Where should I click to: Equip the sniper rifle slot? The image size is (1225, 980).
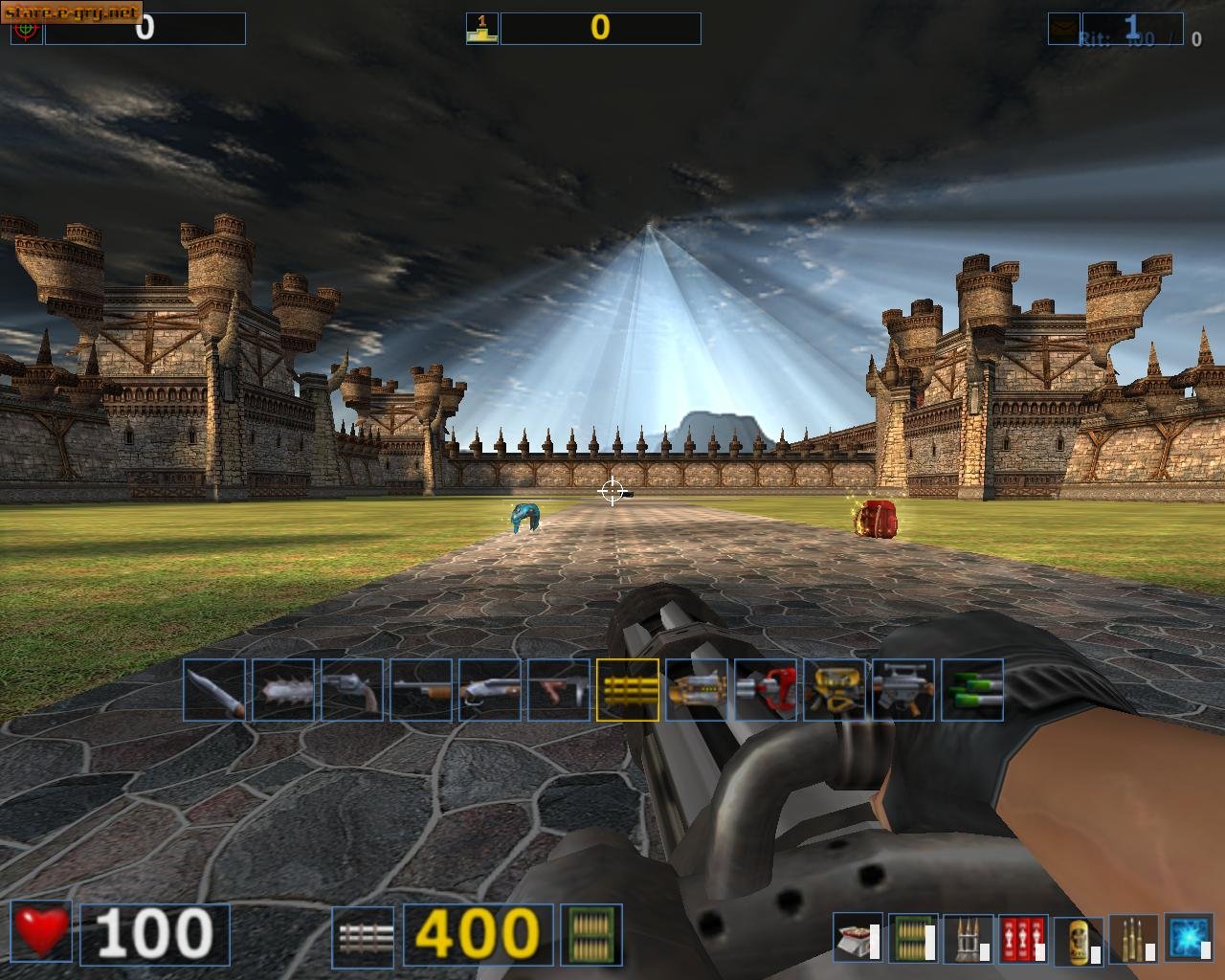tap(902, 689)
